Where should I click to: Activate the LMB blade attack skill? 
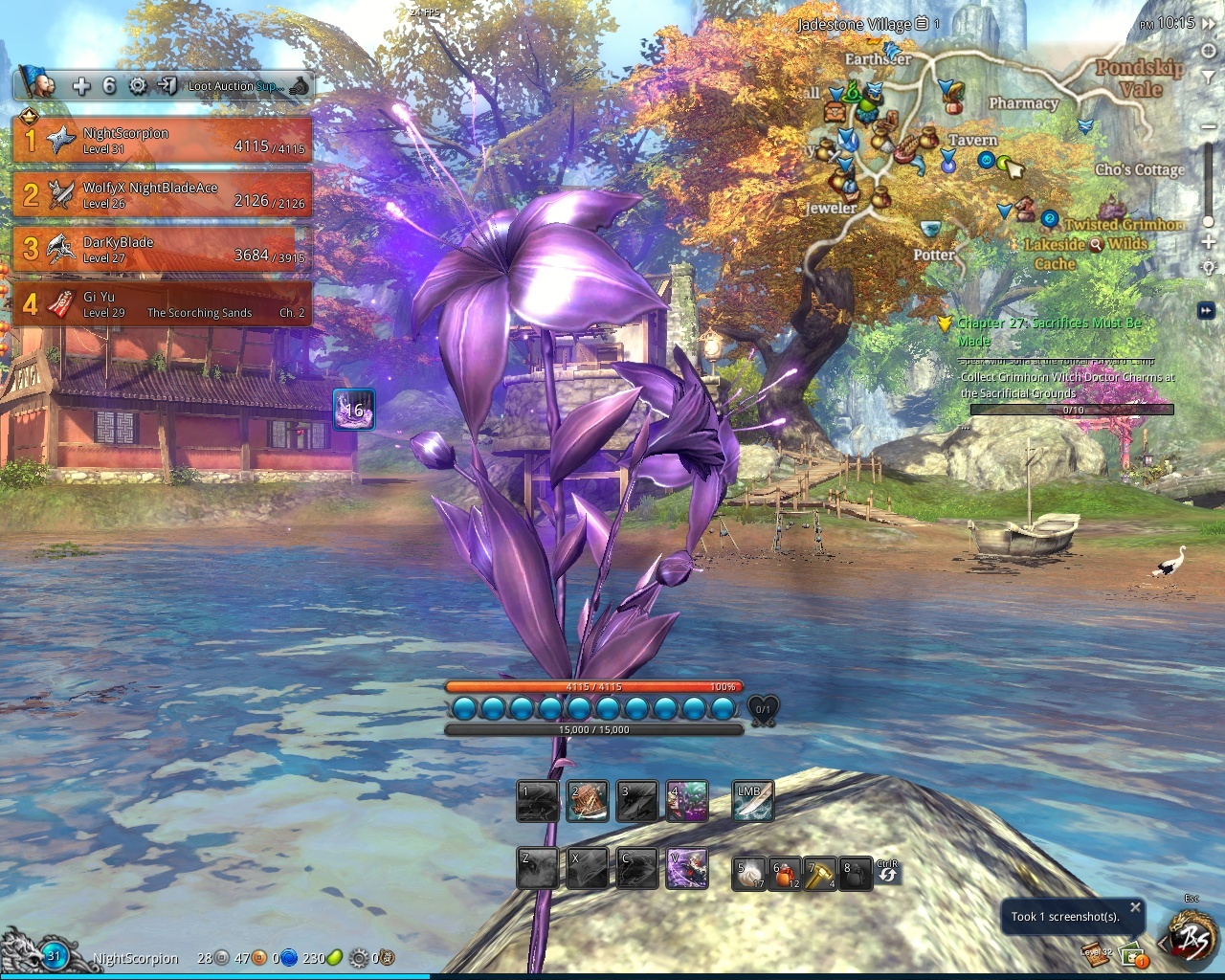tap(752, 802)
